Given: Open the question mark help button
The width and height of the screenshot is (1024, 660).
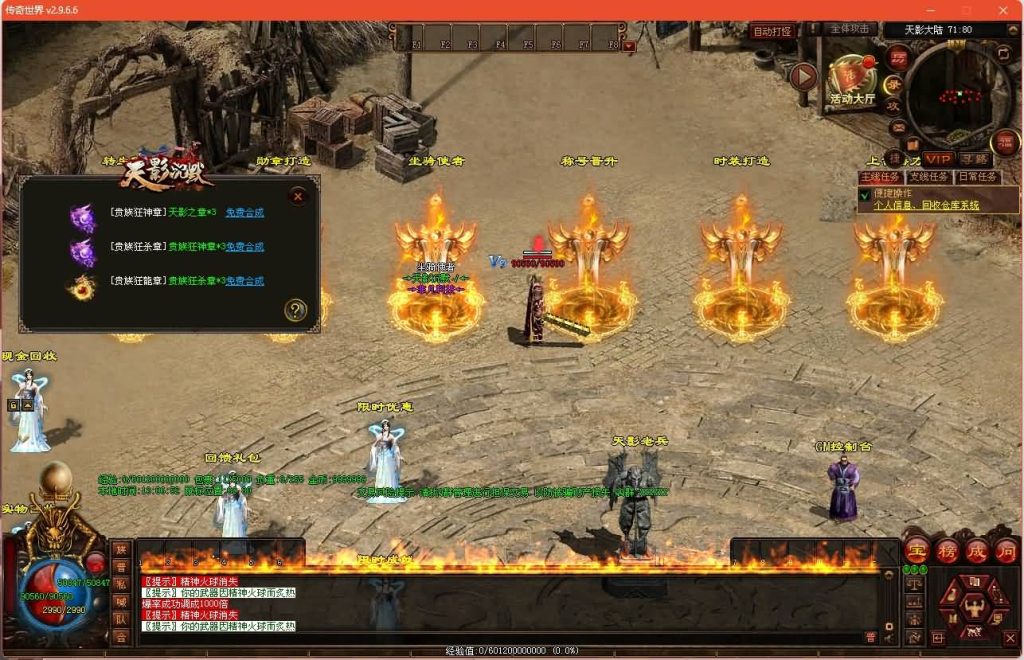Looking at the screenshot, I should pyautogui.click(x=294, y=310).
